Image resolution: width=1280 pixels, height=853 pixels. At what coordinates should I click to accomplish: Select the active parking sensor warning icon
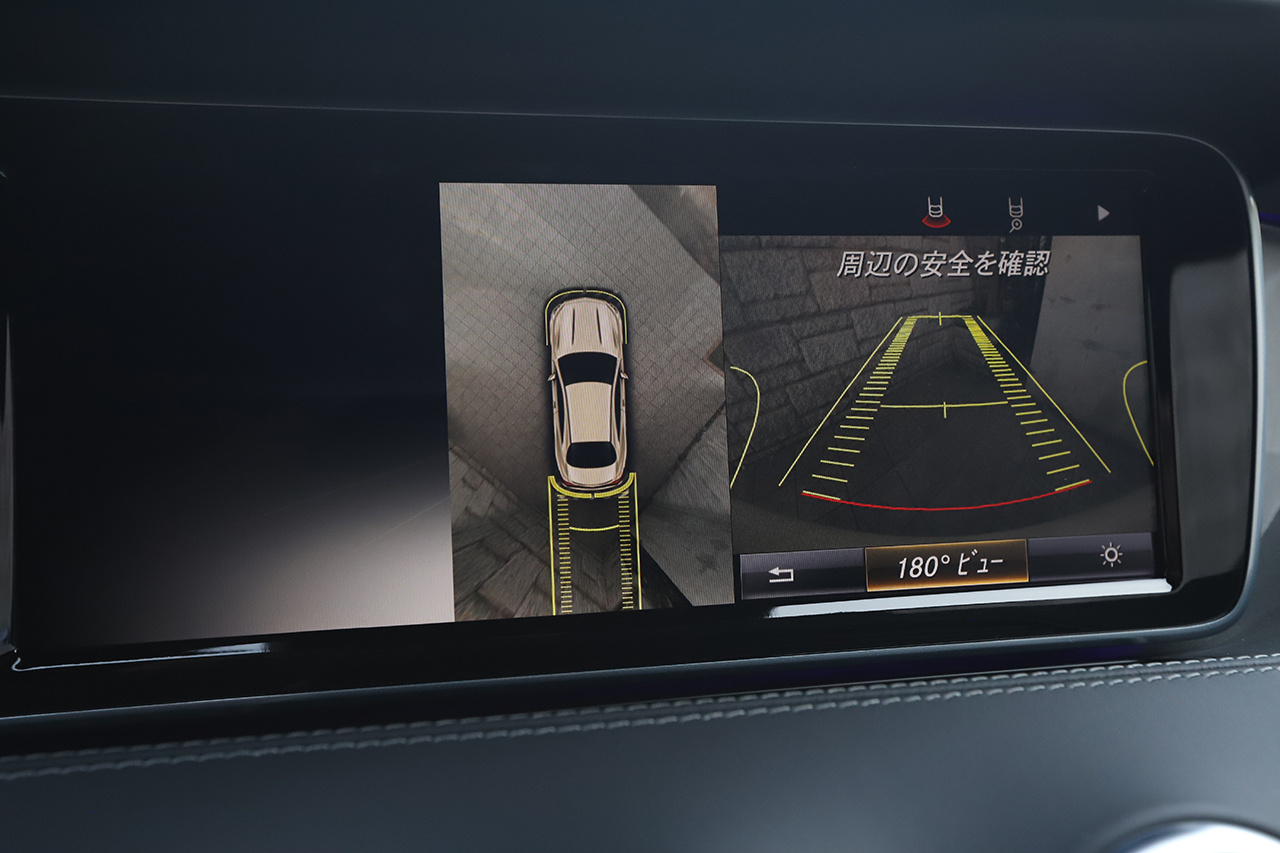pos(936,210)
